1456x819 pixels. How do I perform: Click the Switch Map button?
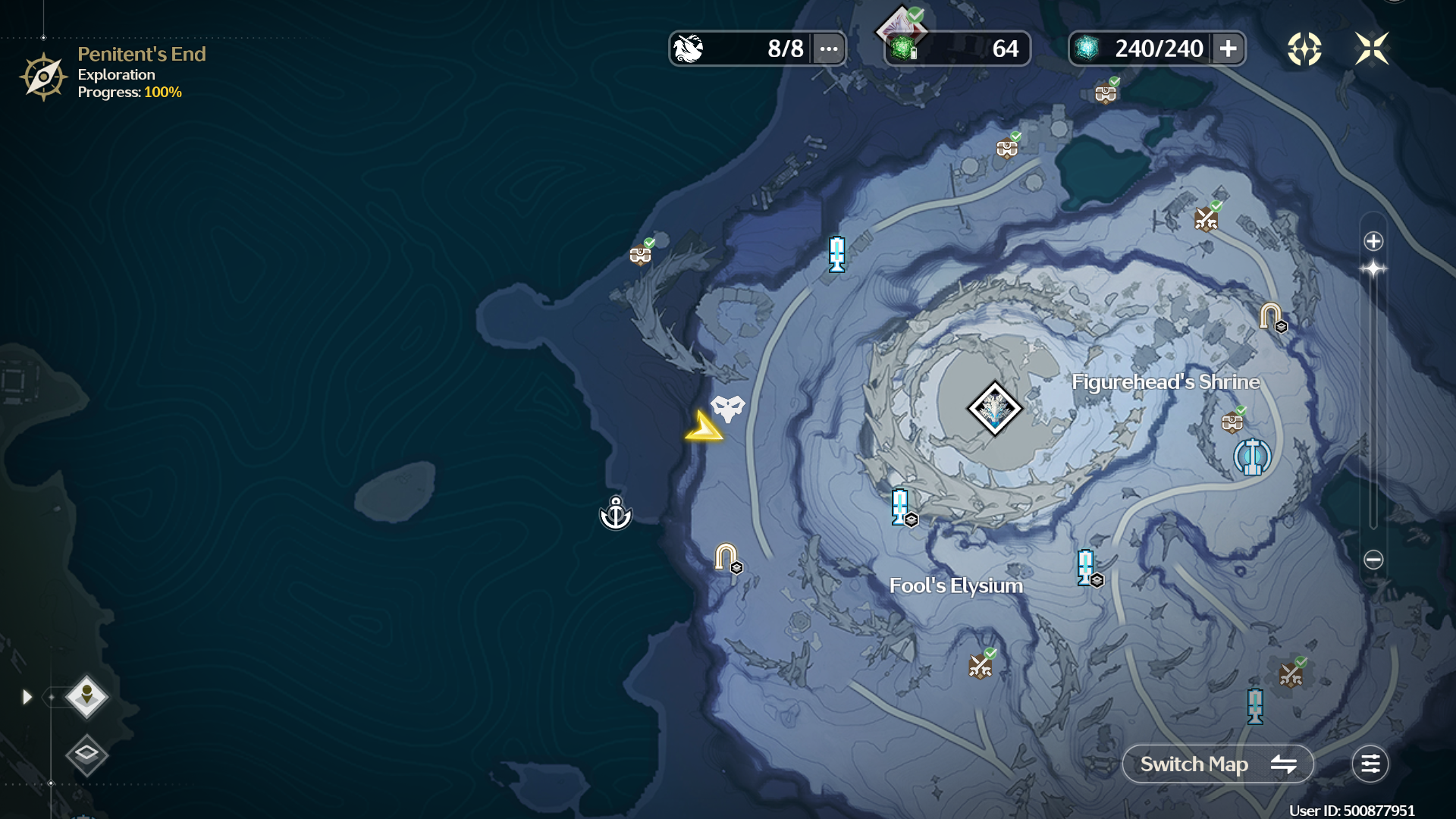1217,764
